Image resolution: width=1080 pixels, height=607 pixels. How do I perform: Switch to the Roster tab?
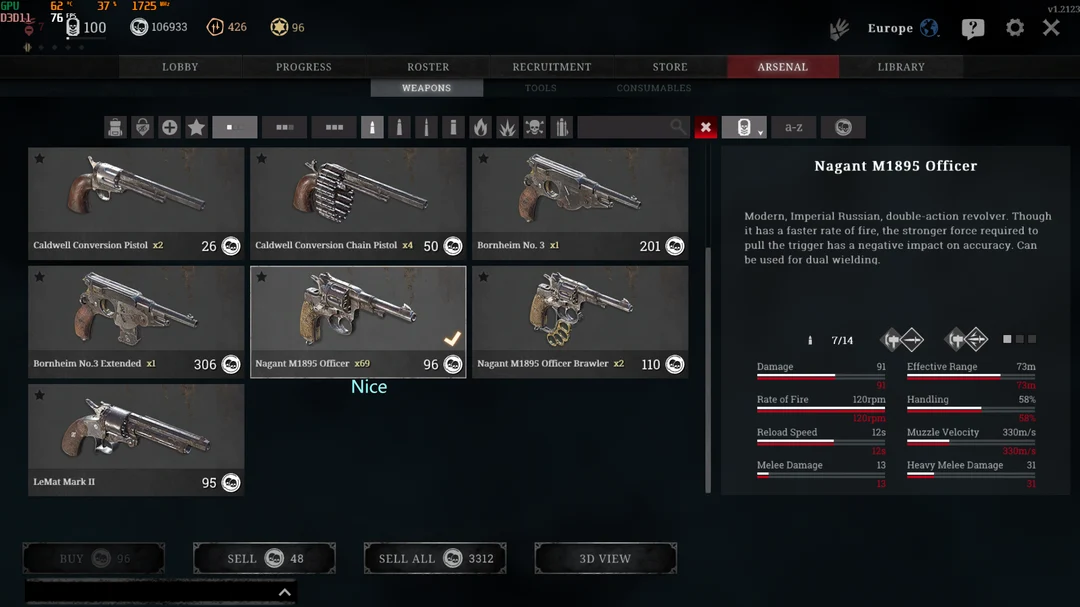pos(428,67)
